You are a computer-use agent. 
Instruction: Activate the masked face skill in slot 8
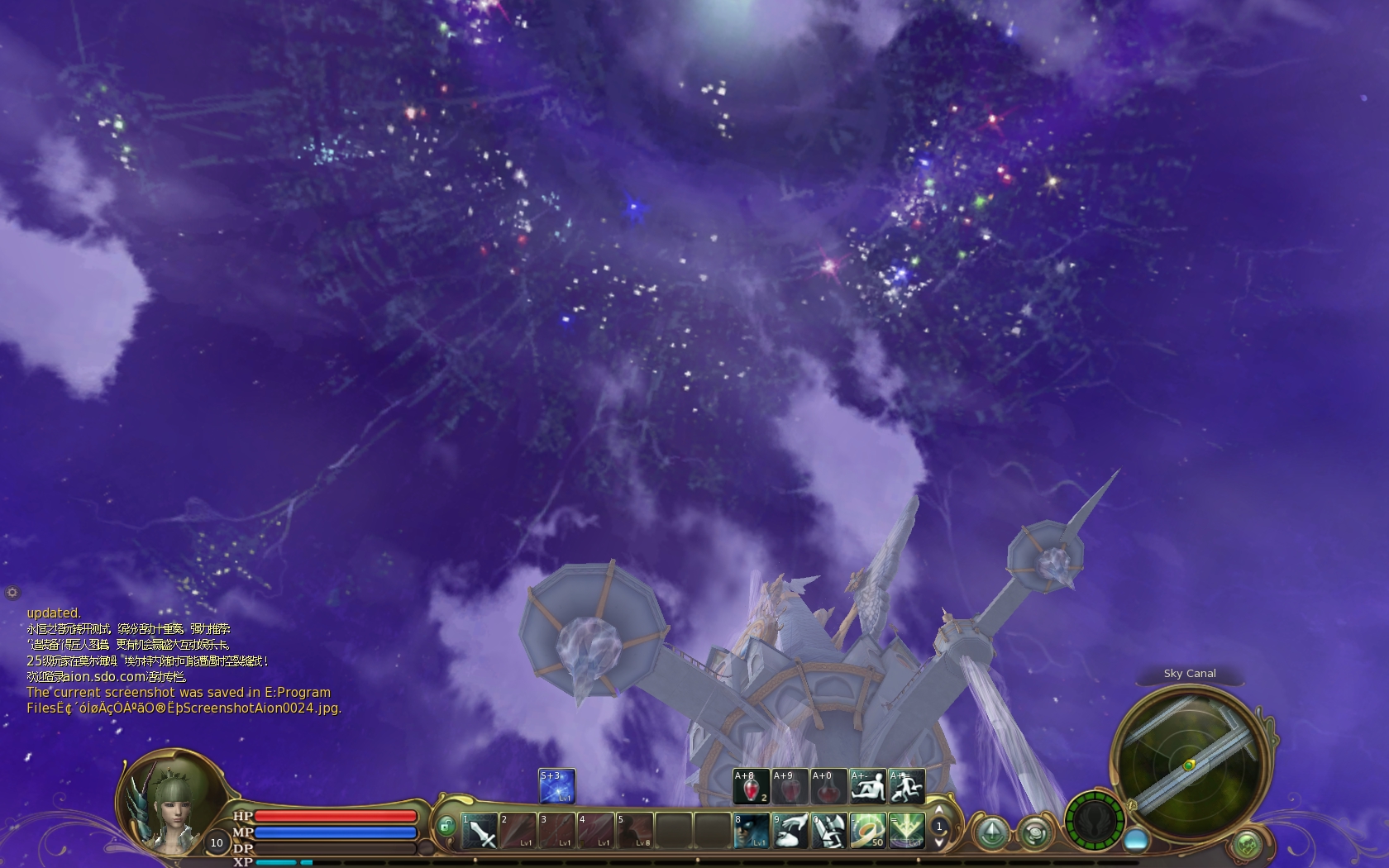pos(751,831)
